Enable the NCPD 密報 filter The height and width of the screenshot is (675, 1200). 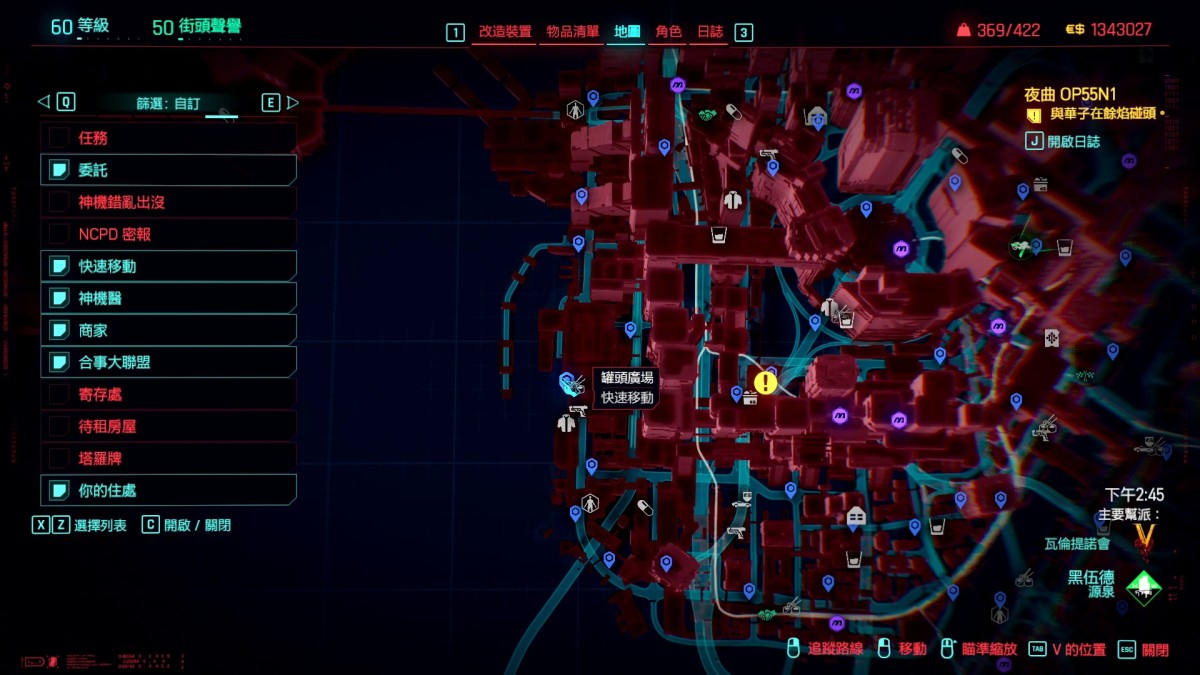168,234
